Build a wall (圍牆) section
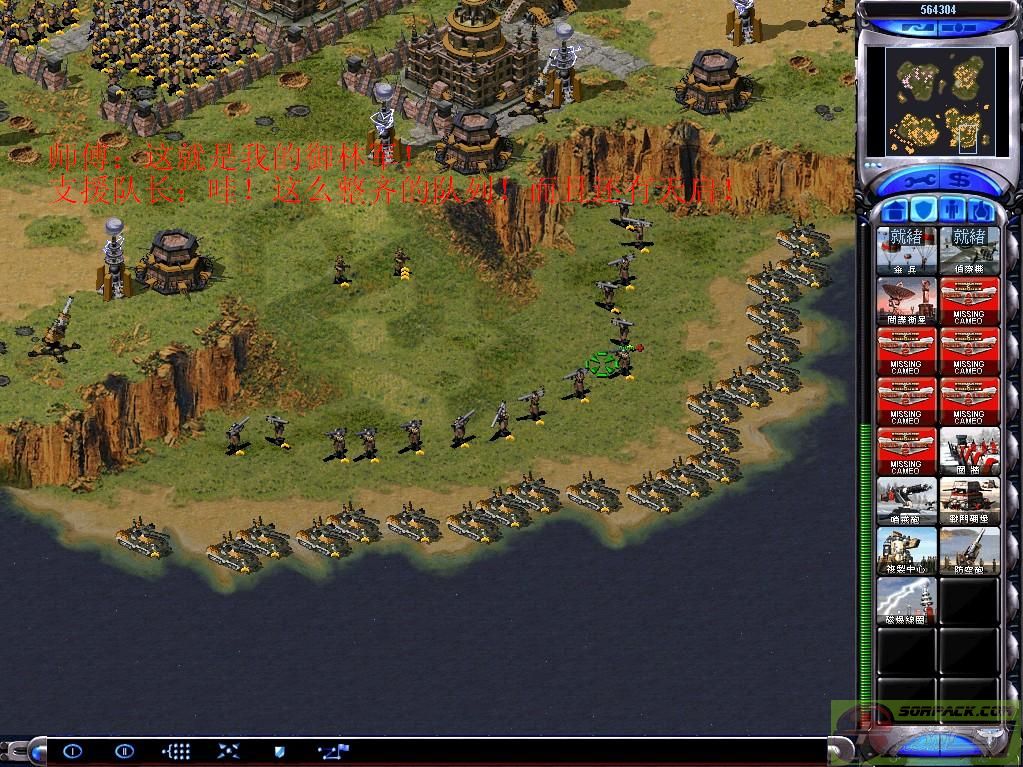The width and height of the screenshot is (1023, 767). click(x=969, y=451)
